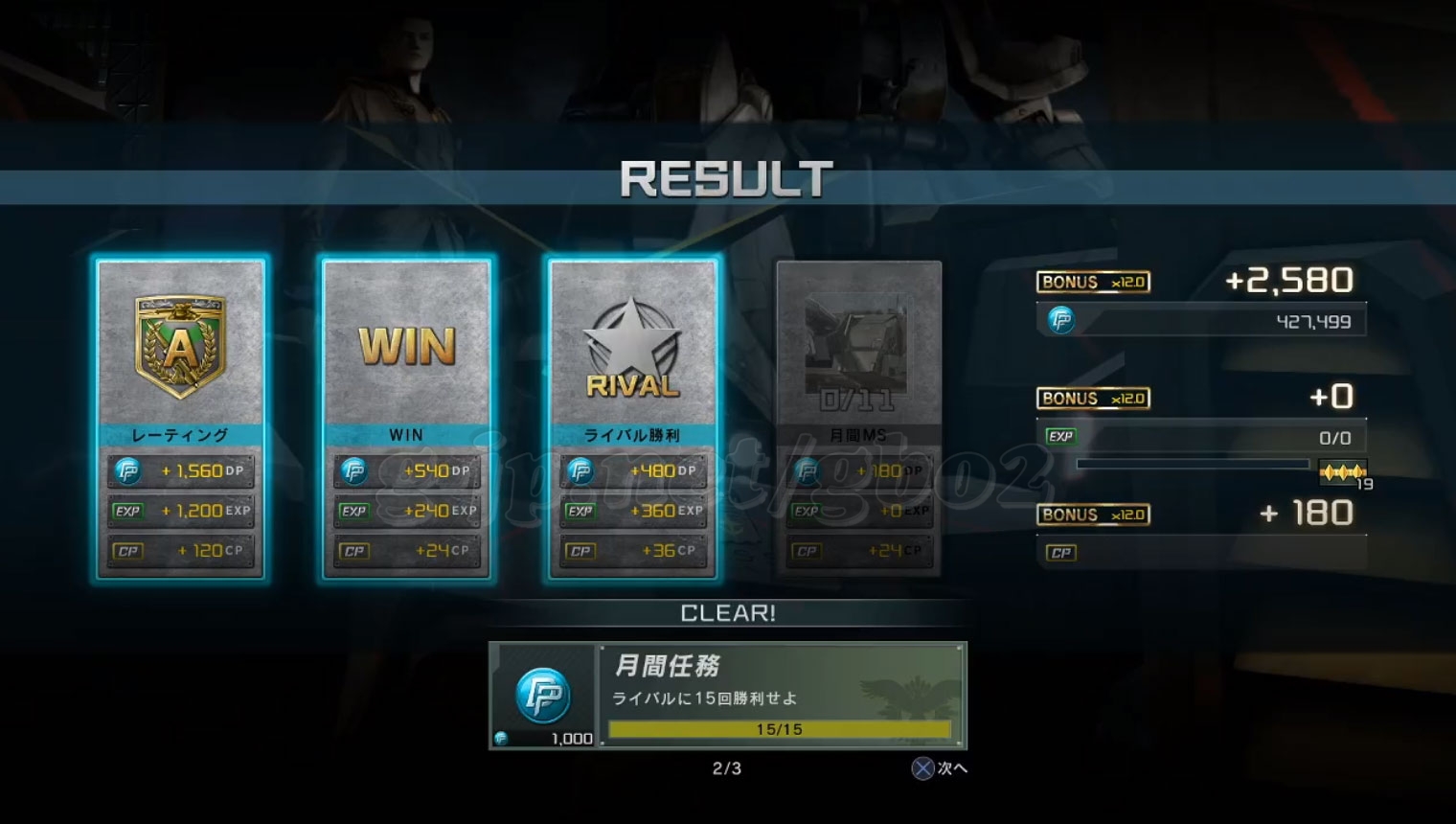Select the gold WIN result card
1456x824 pixels.
click(407, 419)
